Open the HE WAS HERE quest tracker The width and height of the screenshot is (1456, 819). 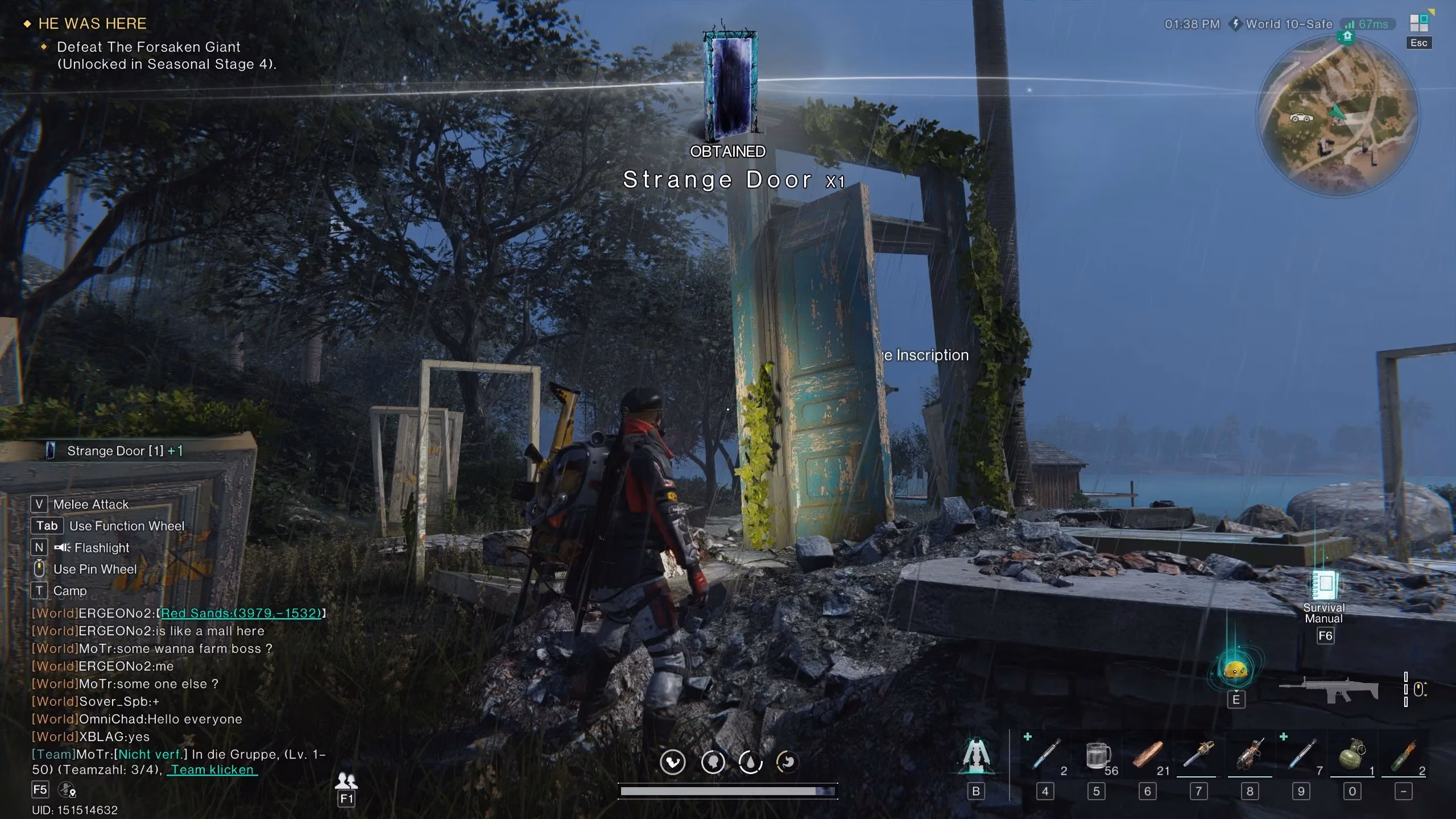coord(92,23)
